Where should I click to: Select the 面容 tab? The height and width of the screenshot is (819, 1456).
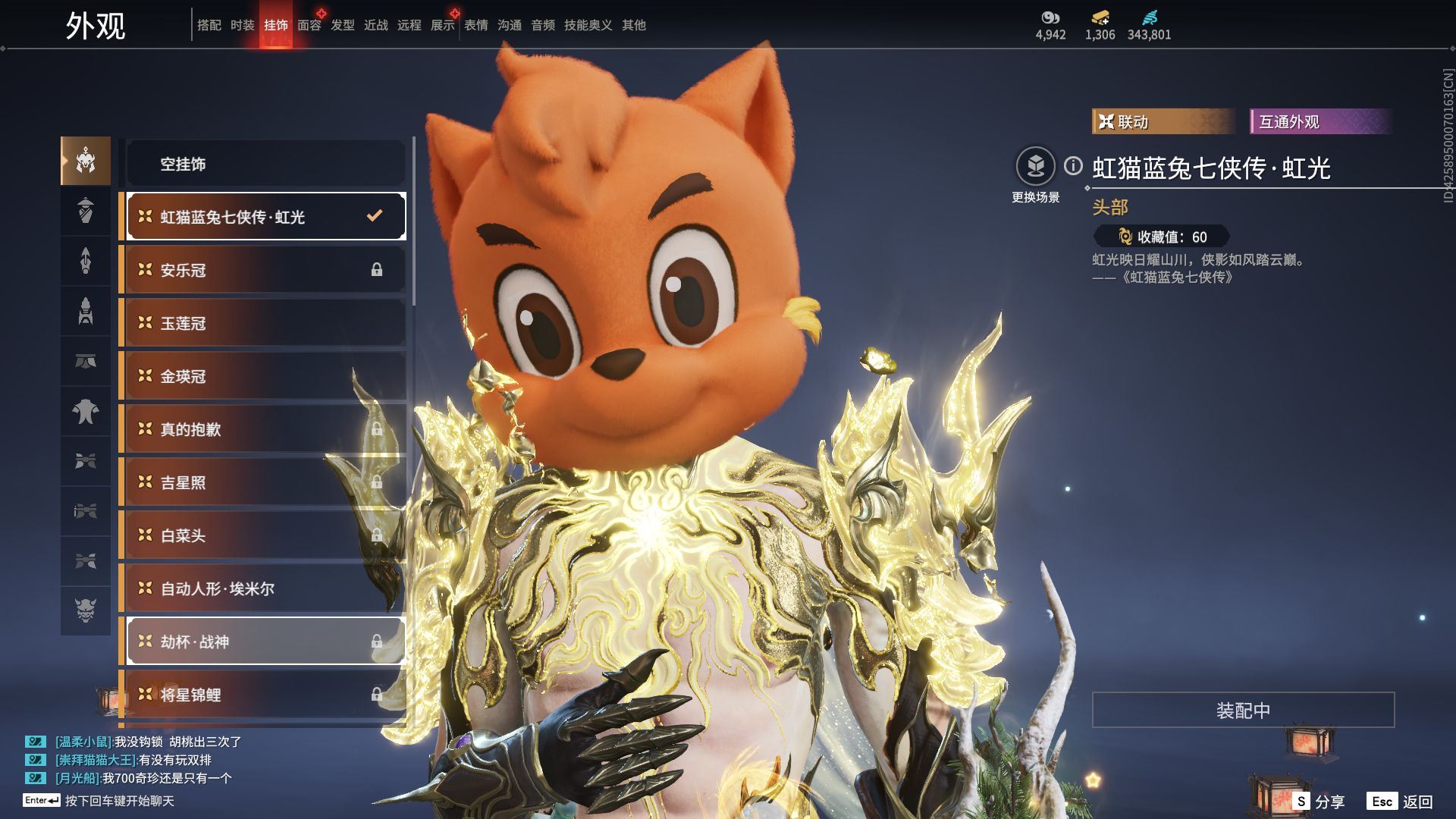click(309, 25)
